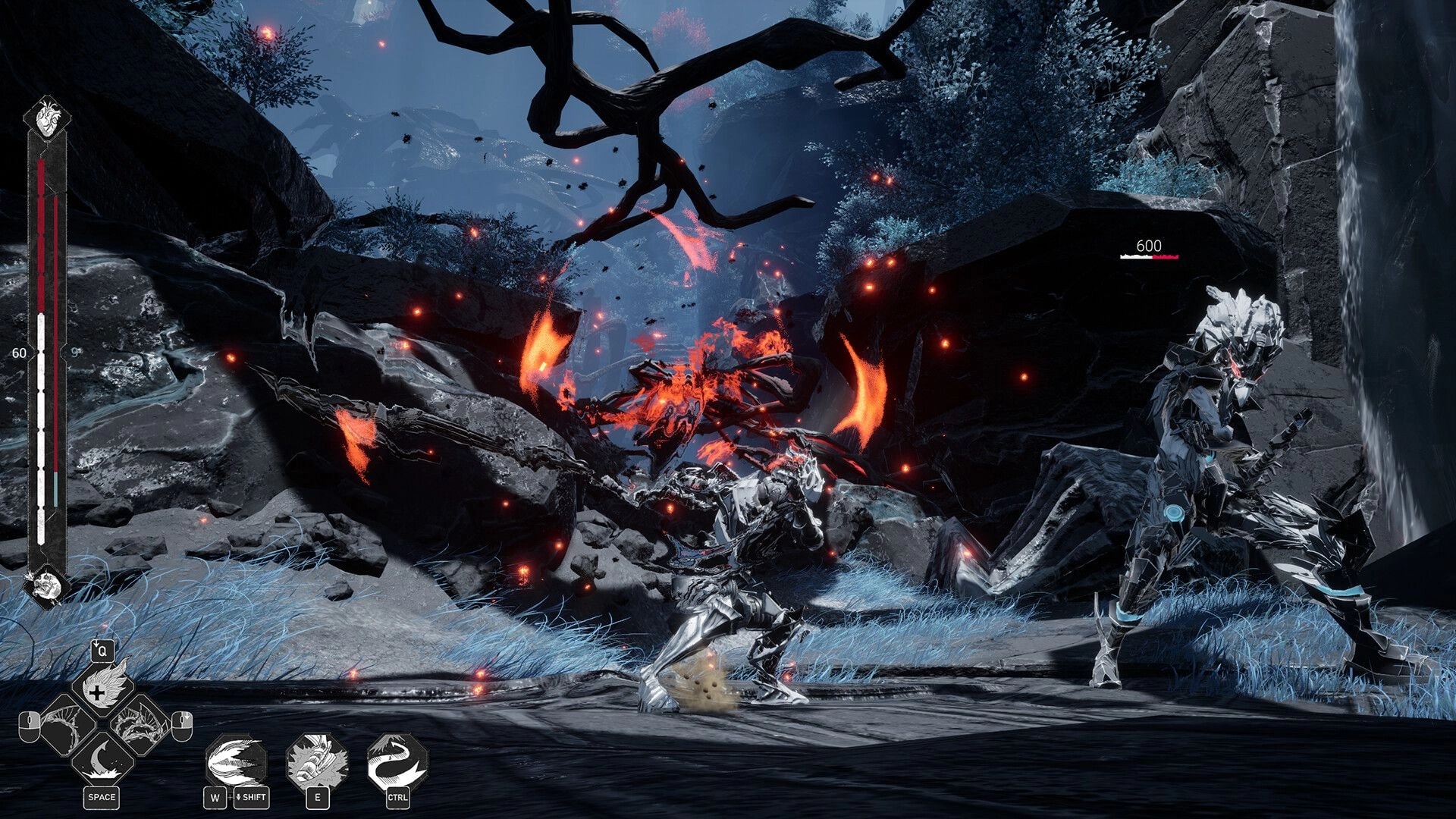Select the right-slot wing ability in the diamond
This screenshot has height=819, width=1456.
[x=137, y=723]
